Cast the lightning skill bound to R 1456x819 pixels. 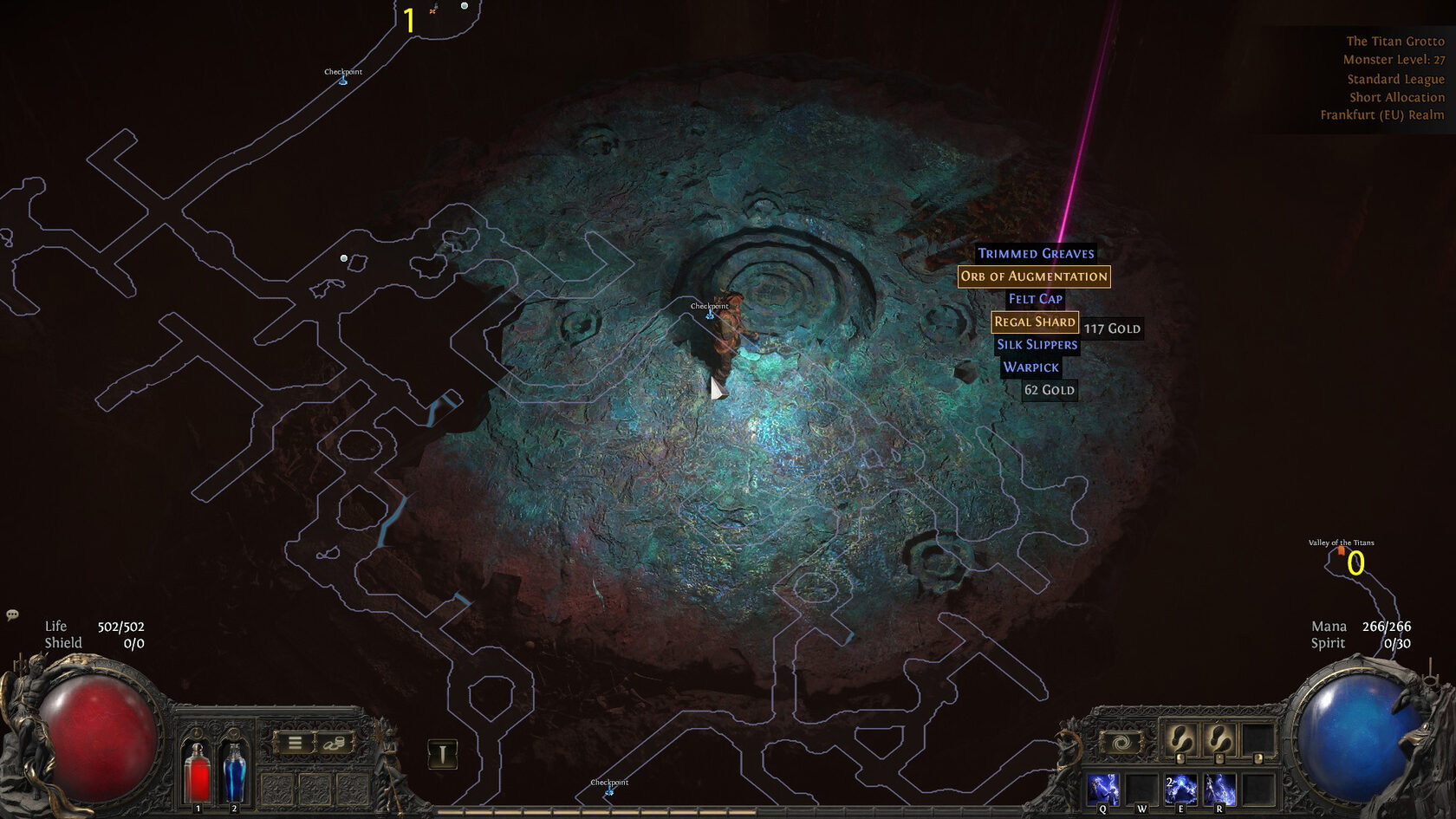tap(1219, 790)
